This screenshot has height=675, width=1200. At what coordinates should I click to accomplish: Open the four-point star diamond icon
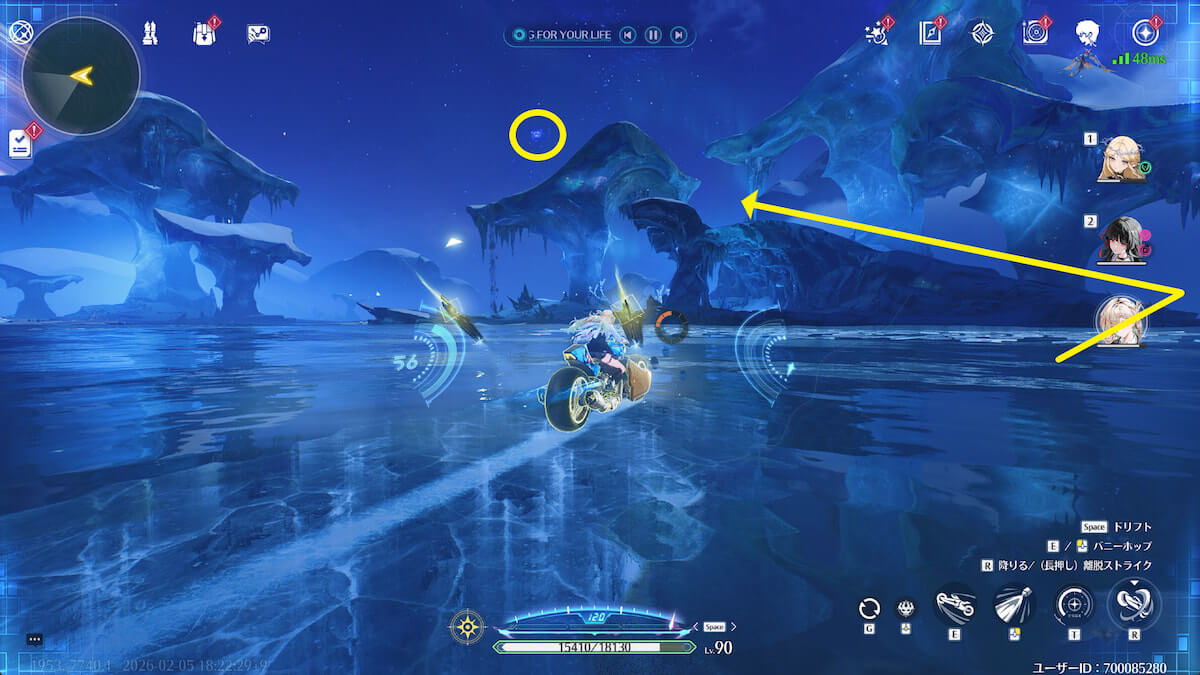click(982, 33)
